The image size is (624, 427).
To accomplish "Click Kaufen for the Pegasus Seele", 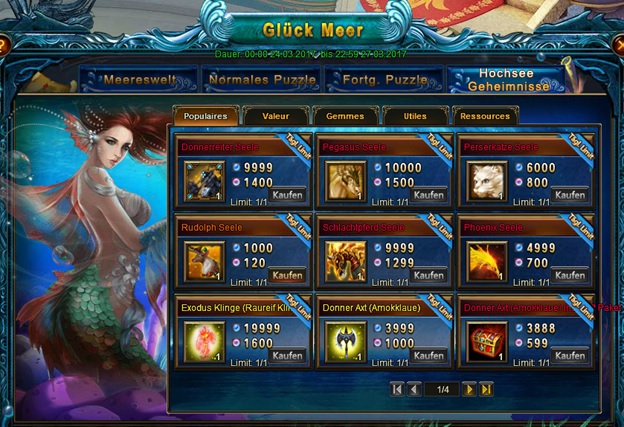I will [x=429, y=196].
